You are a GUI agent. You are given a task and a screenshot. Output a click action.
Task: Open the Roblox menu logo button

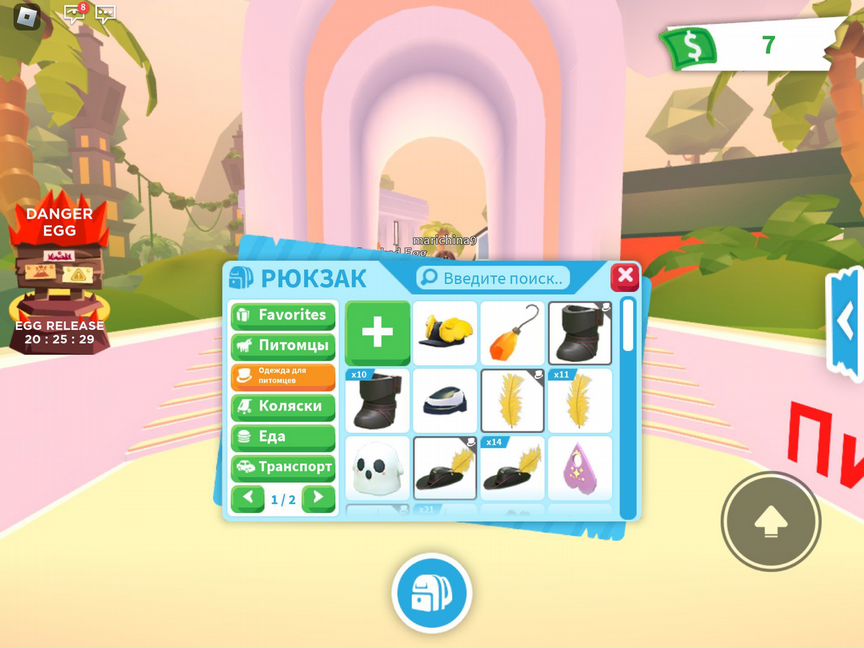tap(27, 15)
